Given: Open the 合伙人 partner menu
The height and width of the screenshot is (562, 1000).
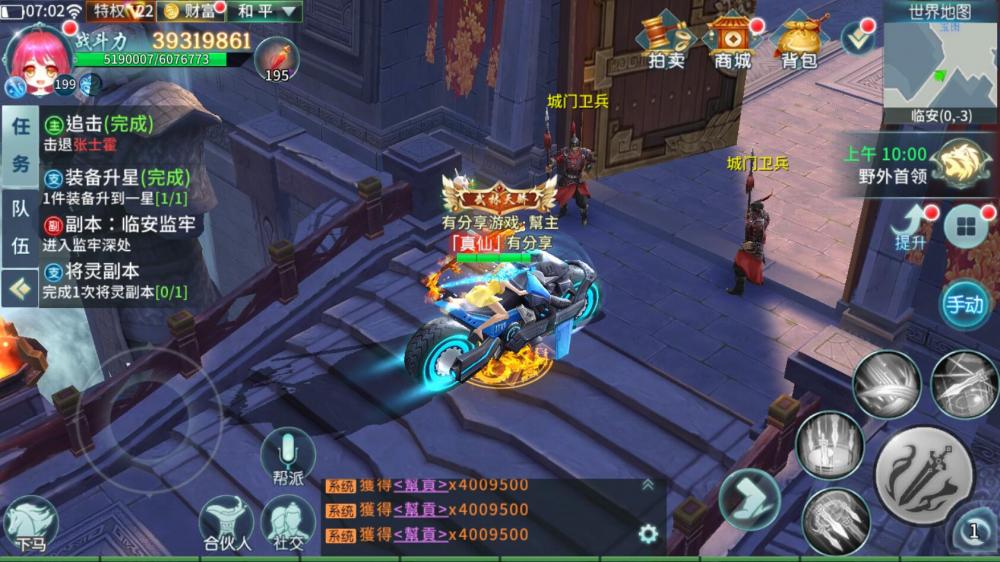Looking at the screenshot, I should (x=226, y=524).
